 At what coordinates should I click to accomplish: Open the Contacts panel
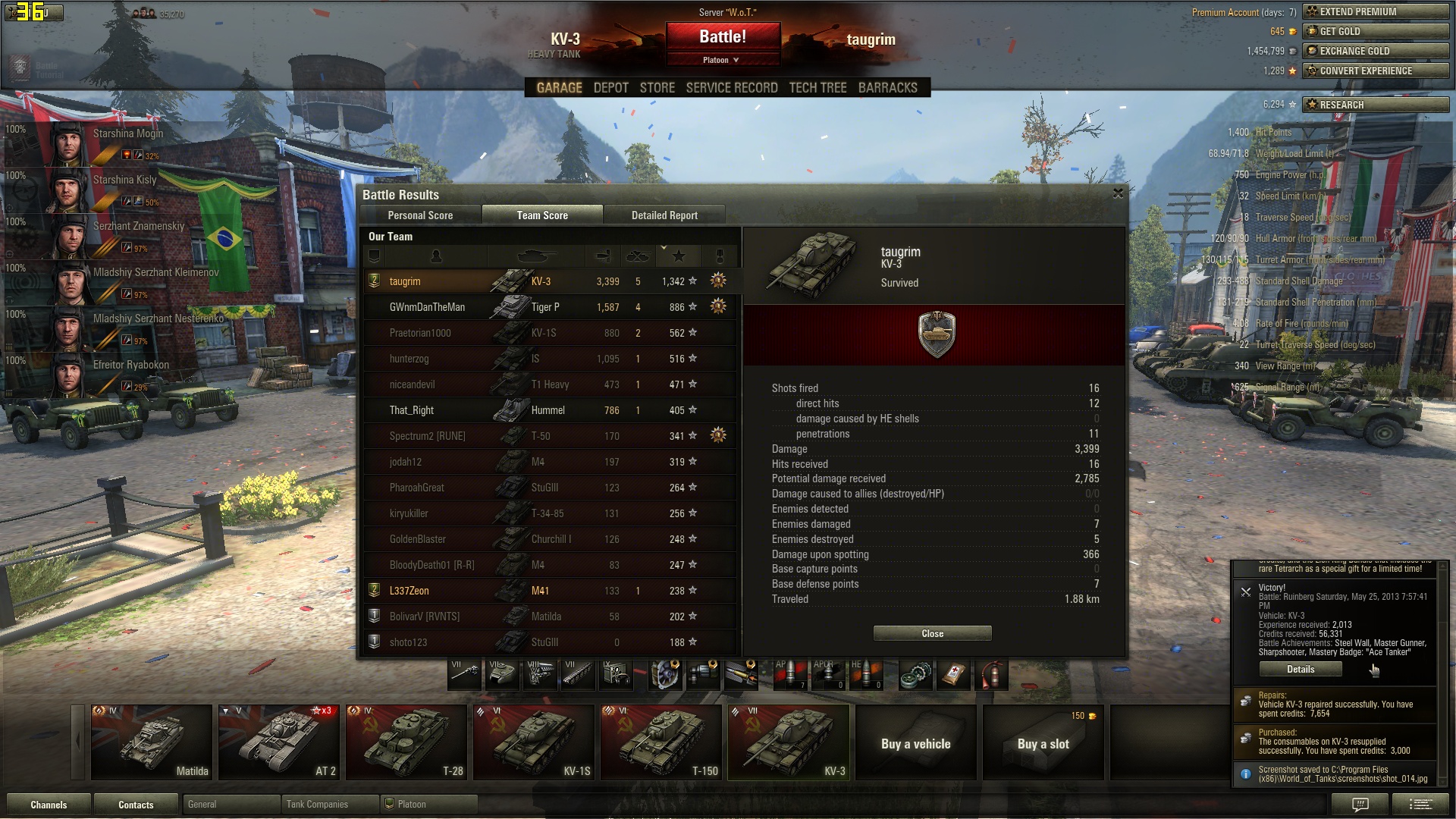(x=136, y=805)
